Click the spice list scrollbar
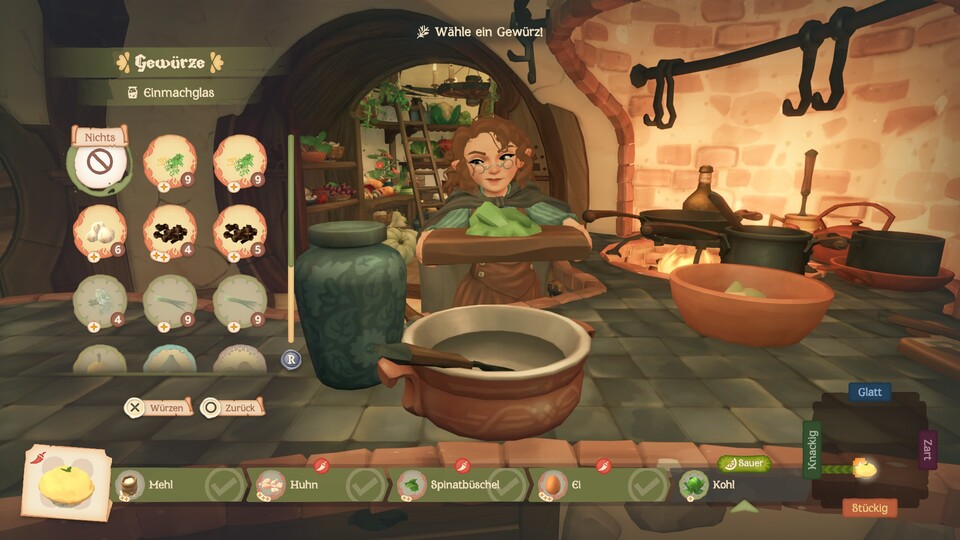The width and height of the screenshot is (960, 540). click(291, 240)
